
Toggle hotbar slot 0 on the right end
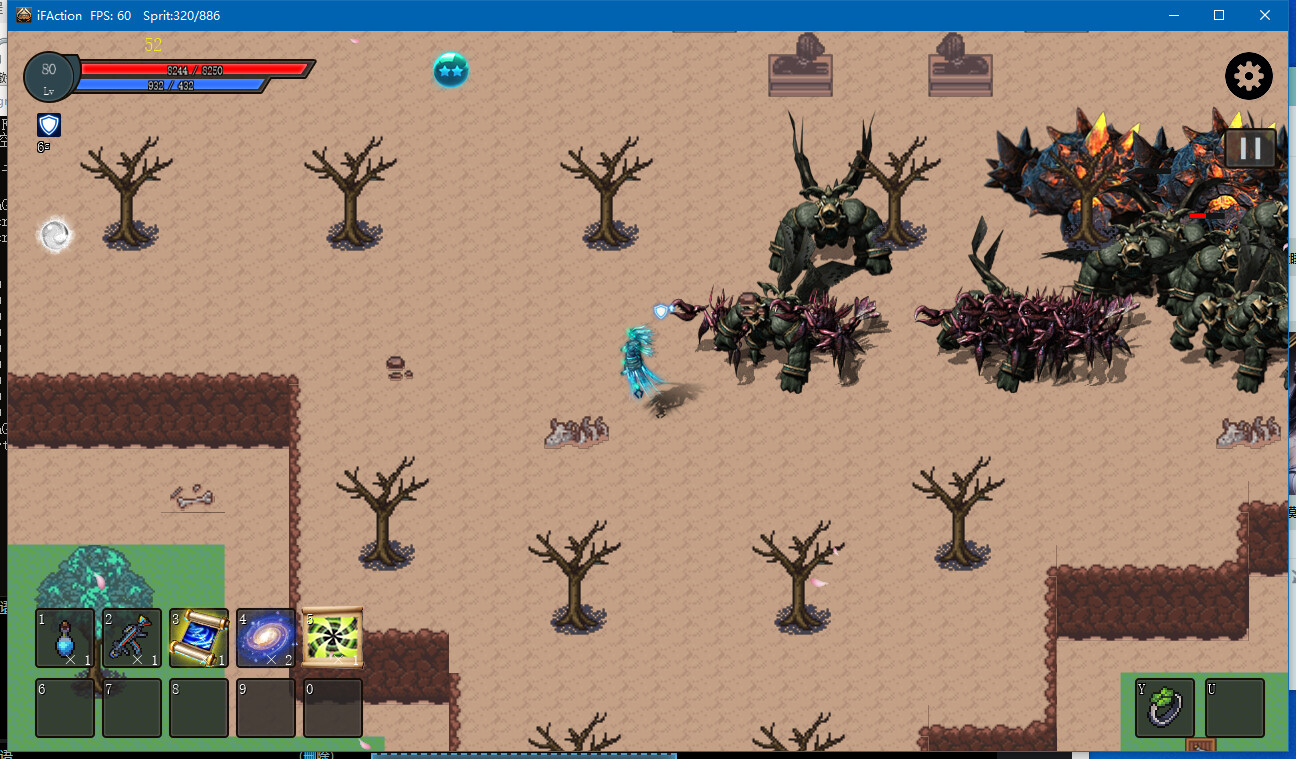(332, 708)
